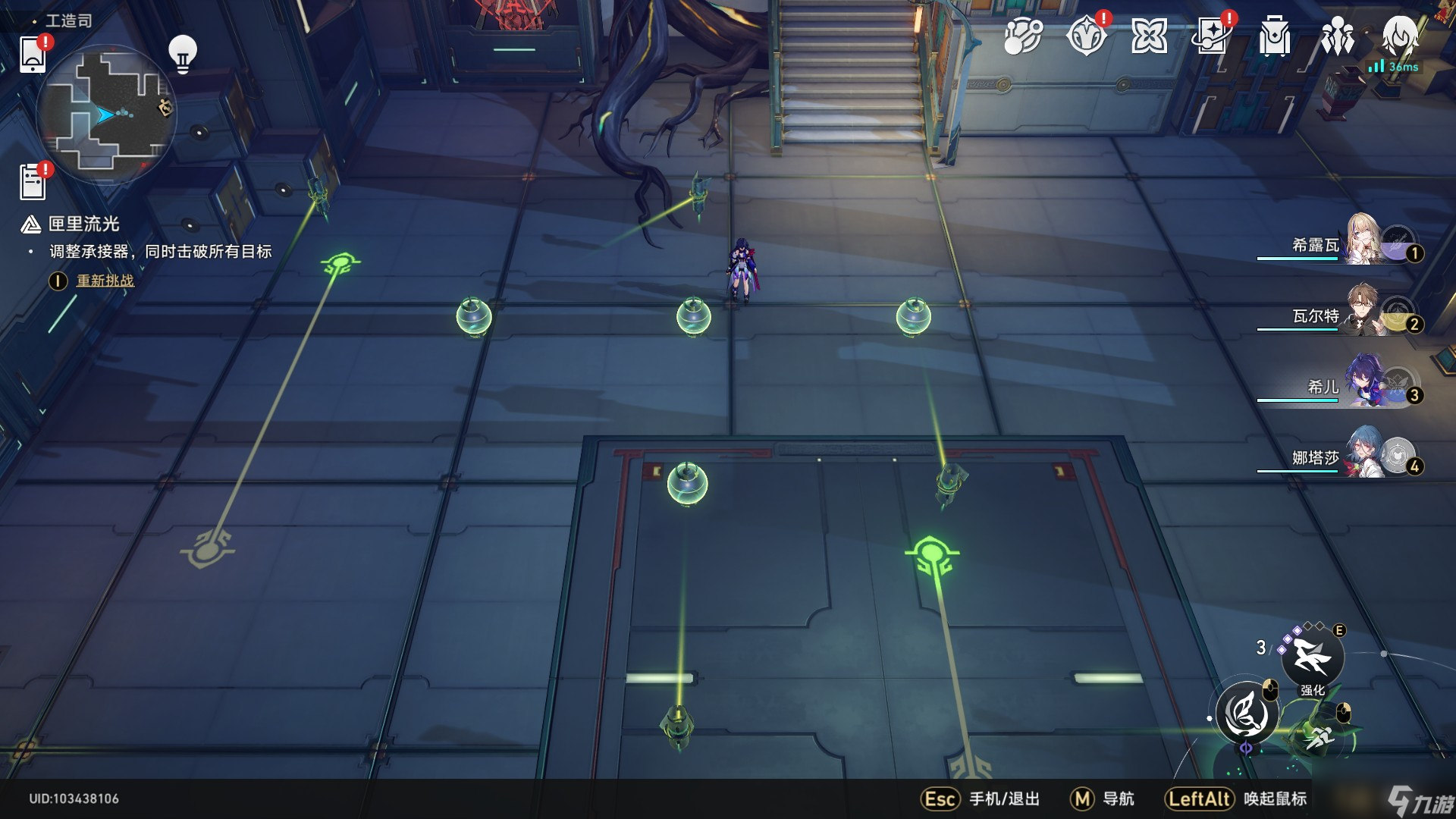Image resolution: width=1456 pixels, height=819 pixels.
Task: Select the 匣里流光 quest tracker title
Action: click(x=83, y=224)
